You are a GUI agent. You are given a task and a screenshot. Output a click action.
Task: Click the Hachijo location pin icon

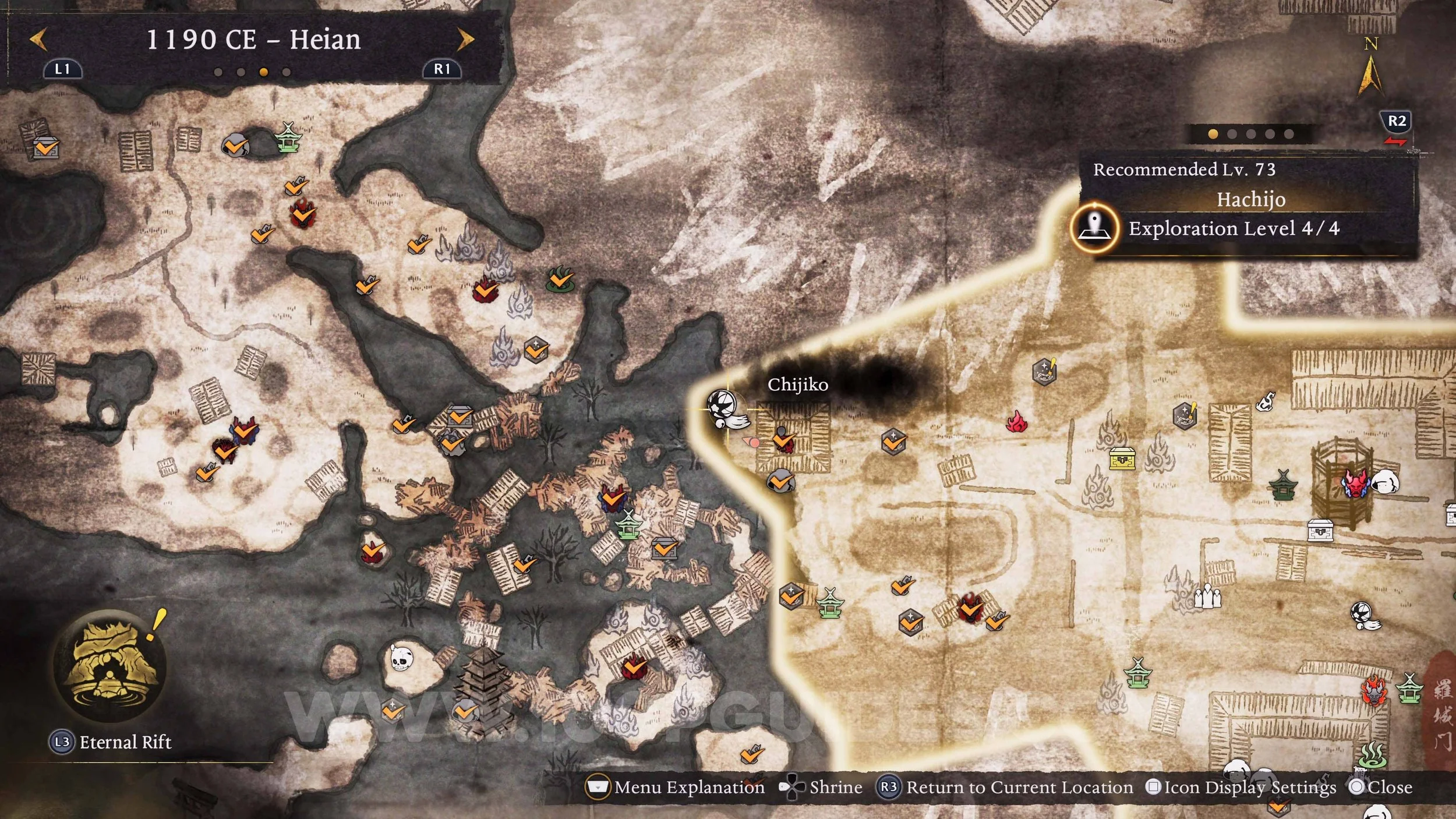coord(1095,228)
